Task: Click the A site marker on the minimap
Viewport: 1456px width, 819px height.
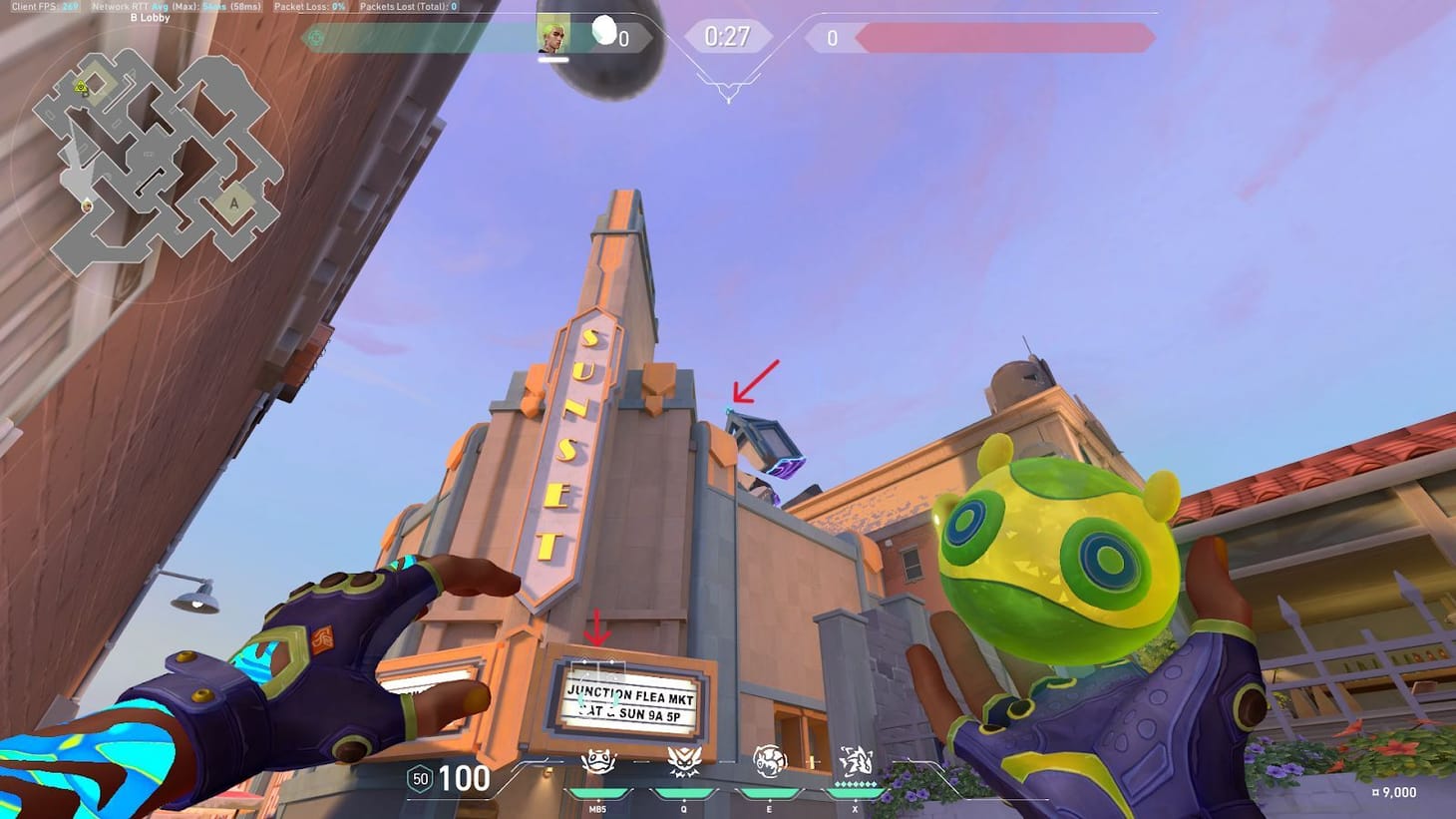Action: pos(233,203)
